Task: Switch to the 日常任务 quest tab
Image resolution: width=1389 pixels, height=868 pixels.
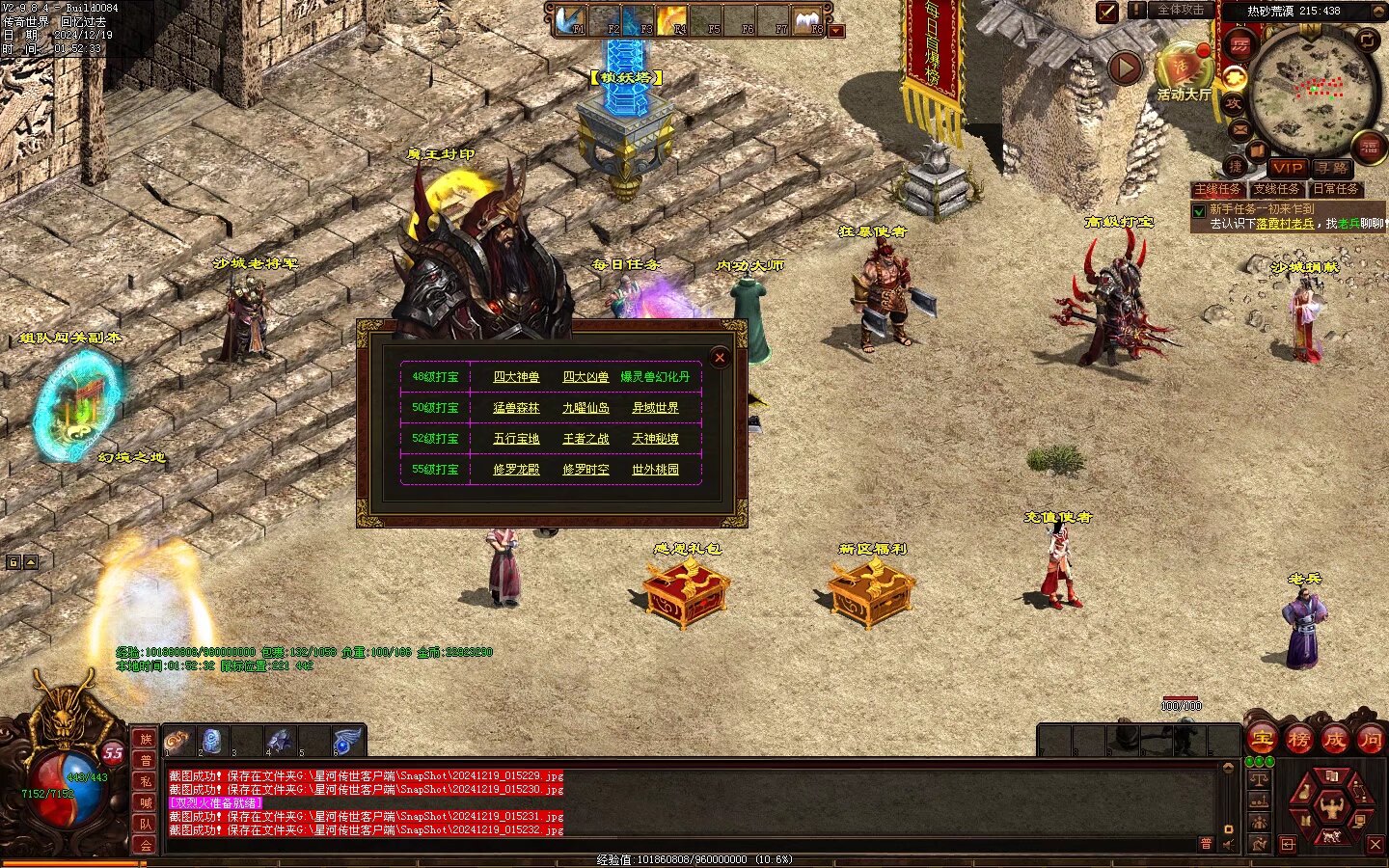Action: pos(1336,189)
